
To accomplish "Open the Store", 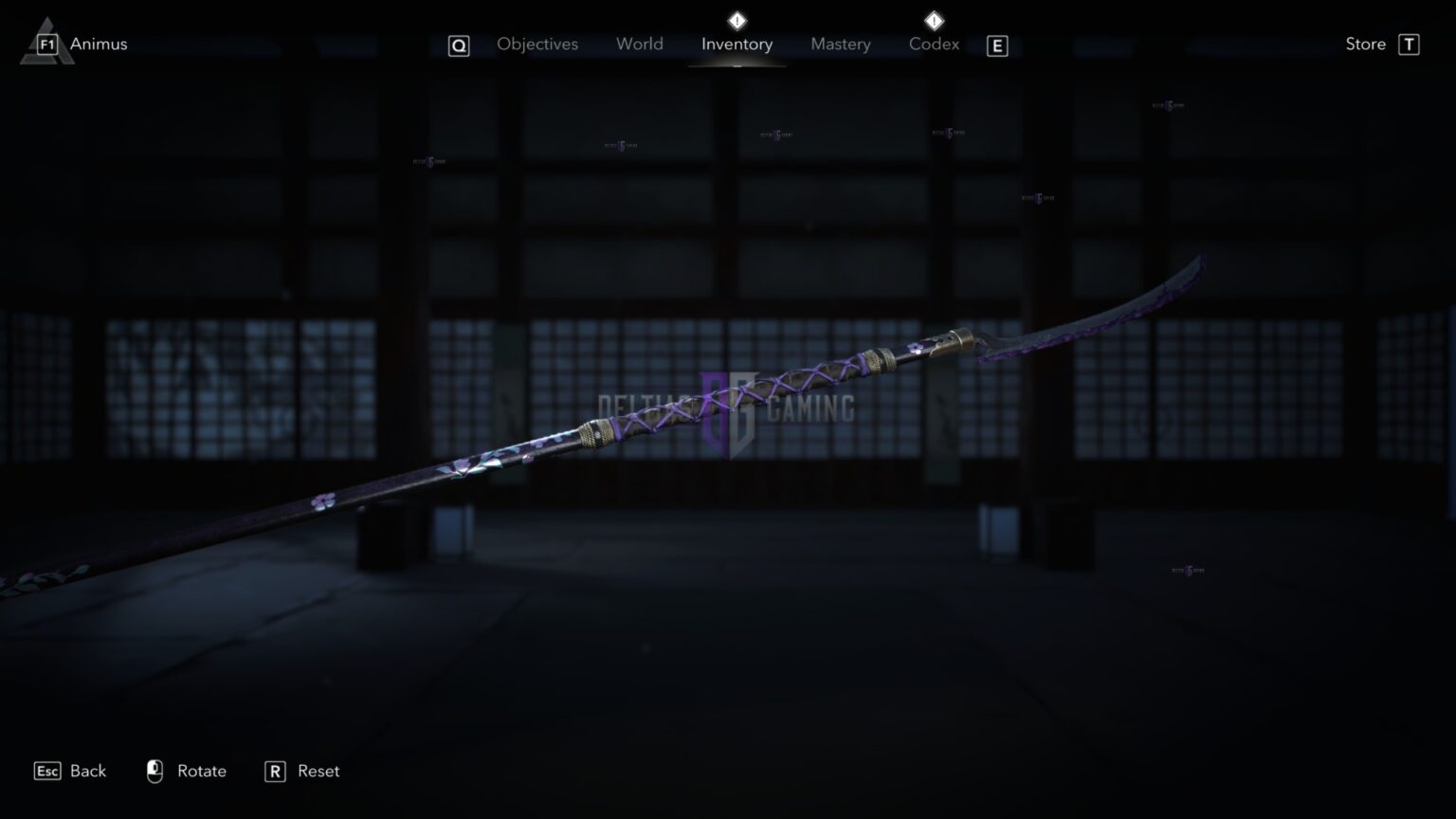I will [1365, 44].
